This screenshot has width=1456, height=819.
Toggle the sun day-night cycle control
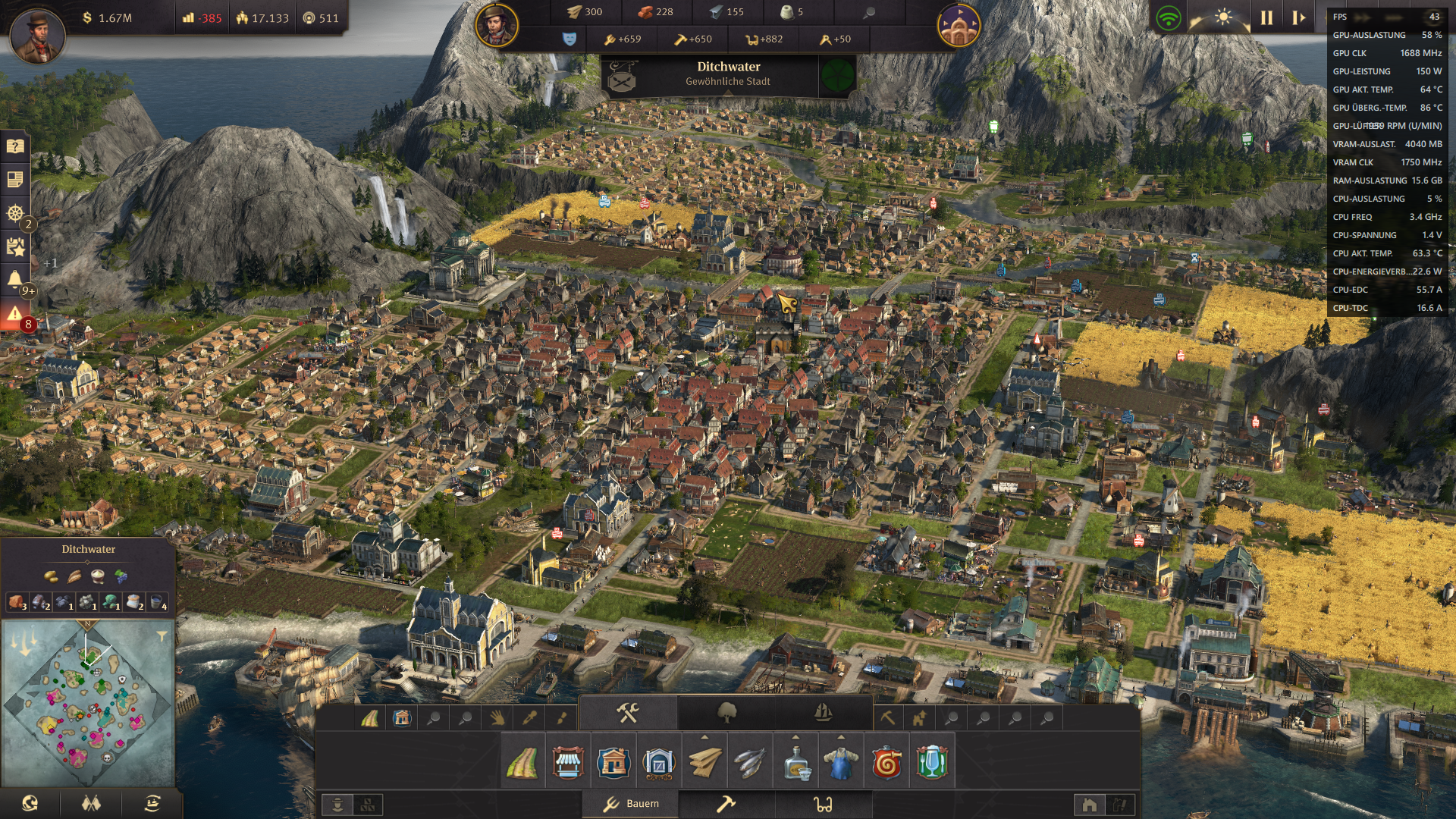click(x=1222, y=17)
